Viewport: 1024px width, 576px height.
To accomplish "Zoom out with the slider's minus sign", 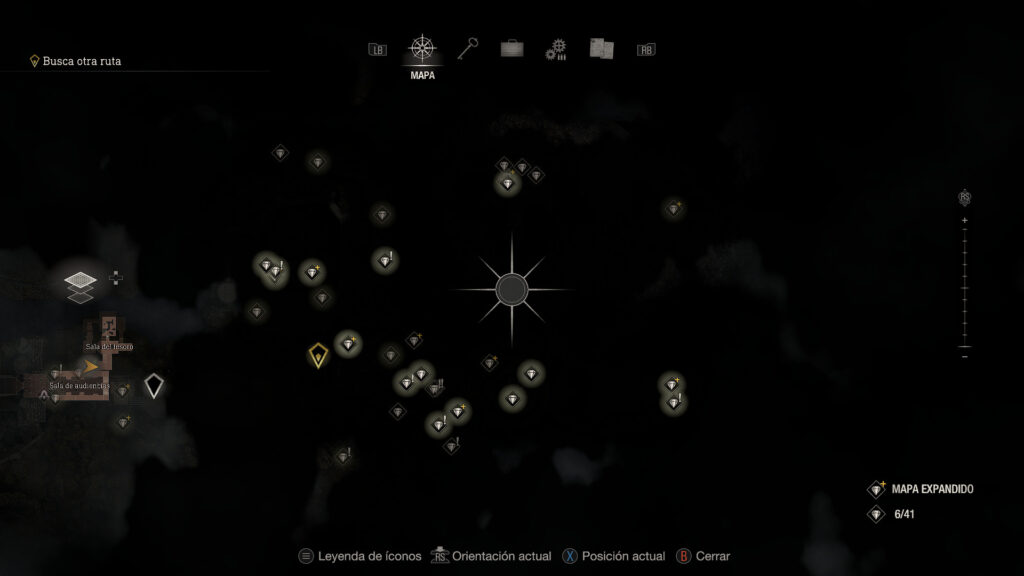I will 965,356.
